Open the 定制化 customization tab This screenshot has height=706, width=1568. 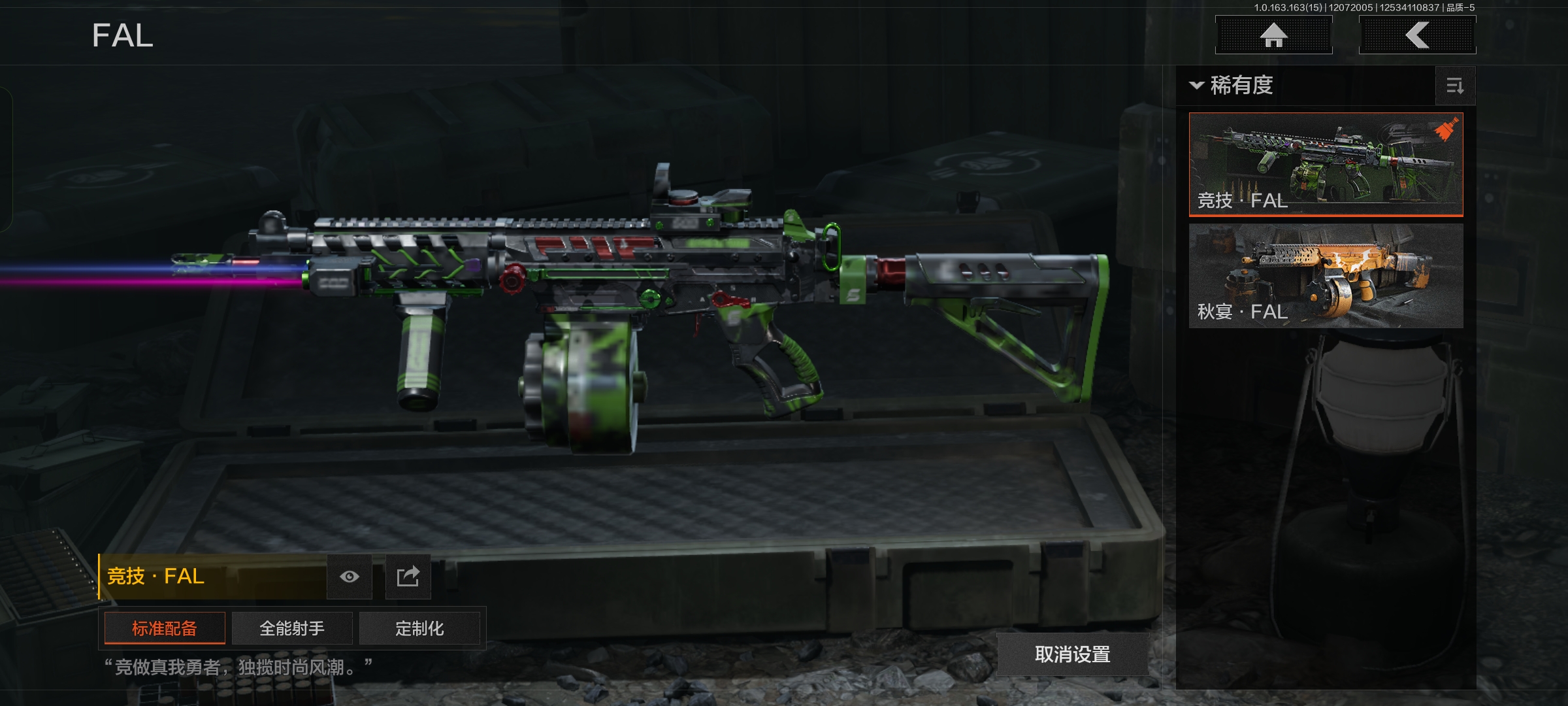[x=419, y=628]
